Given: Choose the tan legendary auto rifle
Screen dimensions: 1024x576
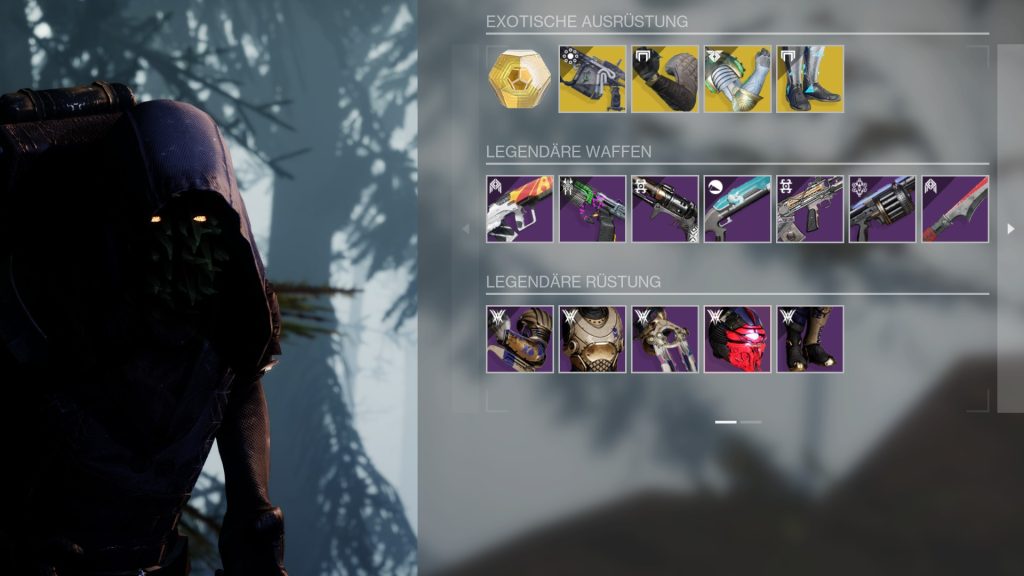Looking at the screenshot, I should [x=810, y=209].
